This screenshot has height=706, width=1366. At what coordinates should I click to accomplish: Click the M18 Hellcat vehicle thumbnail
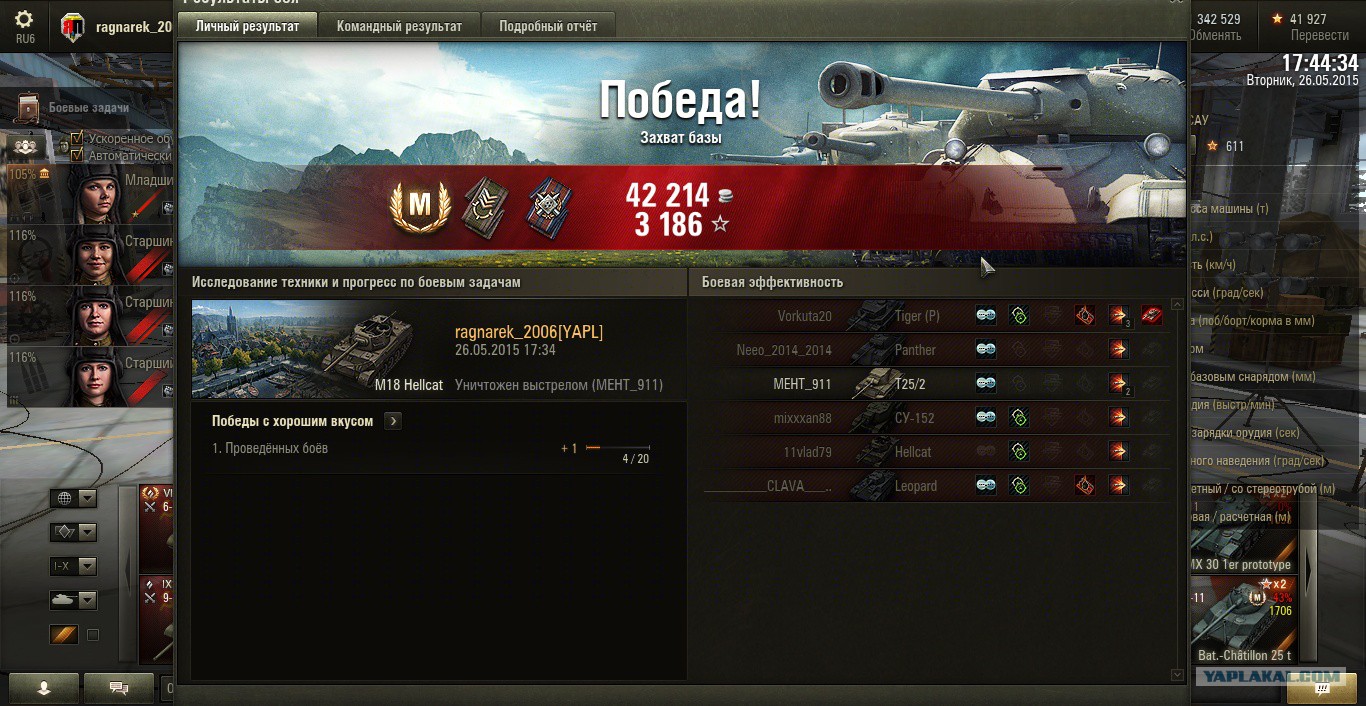[x=320, y=350]
